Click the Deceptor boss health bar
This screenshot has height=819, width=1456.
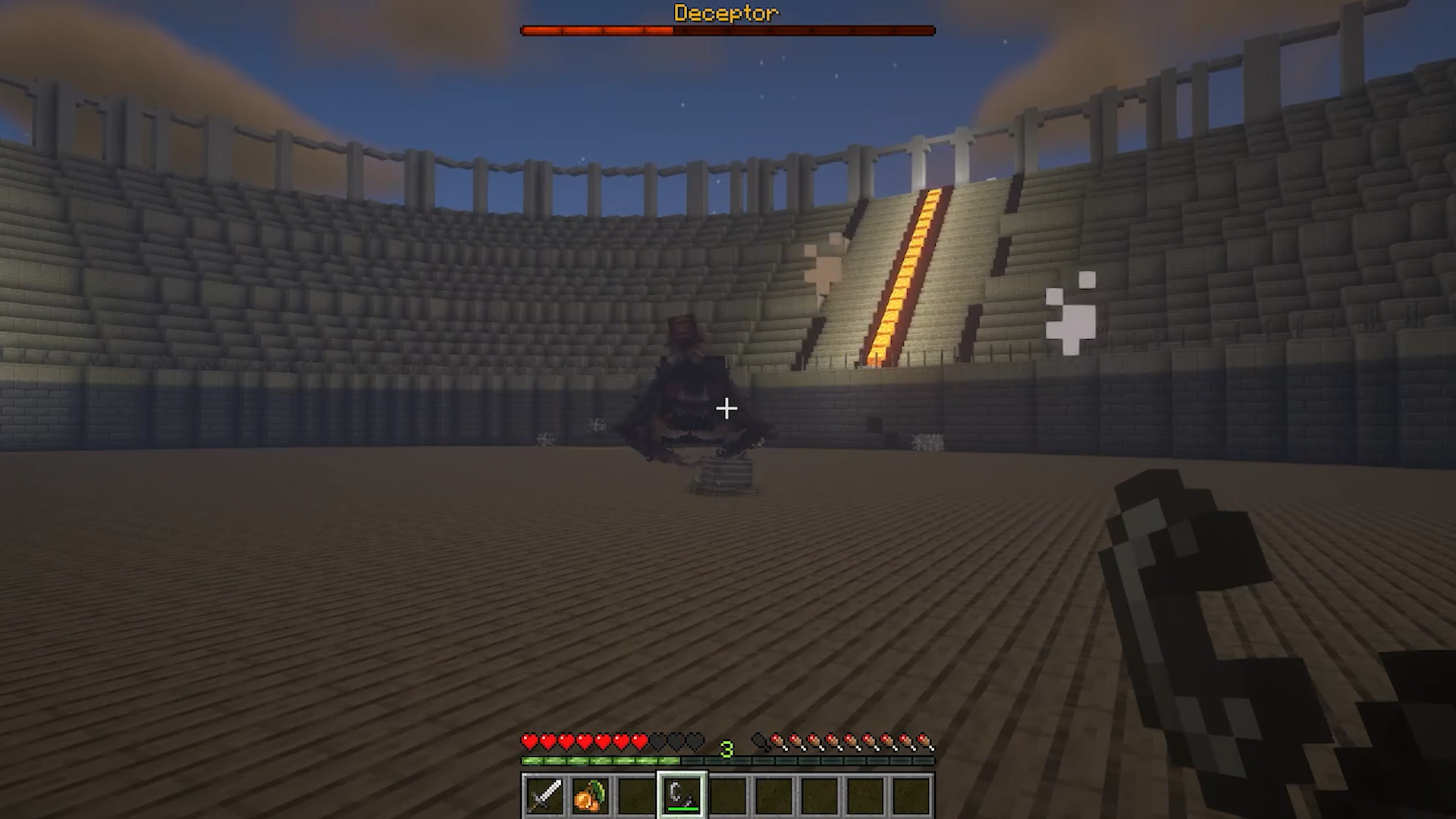pyautogui.click(x=728, y=30)
